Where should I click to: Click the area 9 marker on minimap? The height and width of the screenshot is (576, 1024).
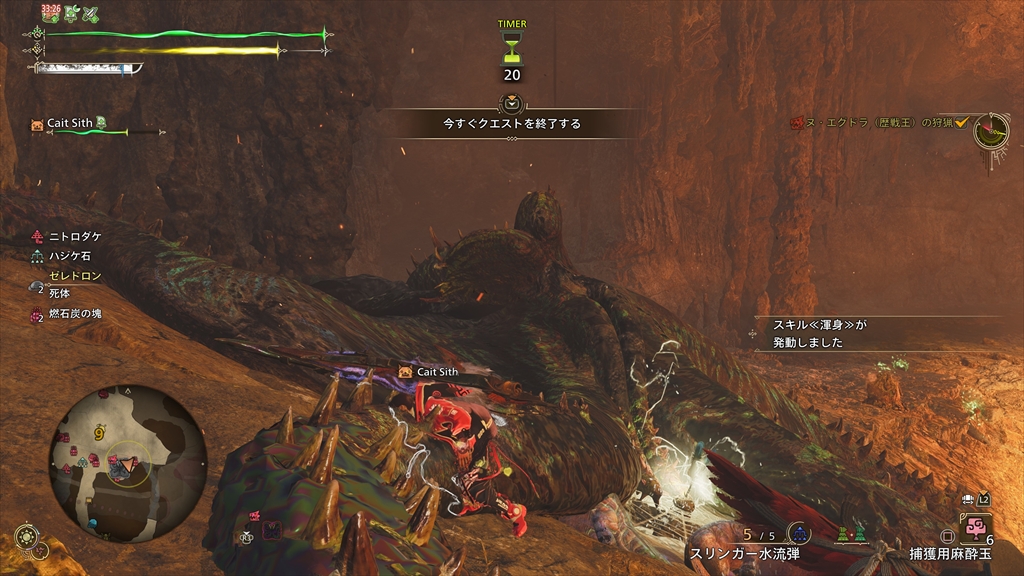coord(100,434)
